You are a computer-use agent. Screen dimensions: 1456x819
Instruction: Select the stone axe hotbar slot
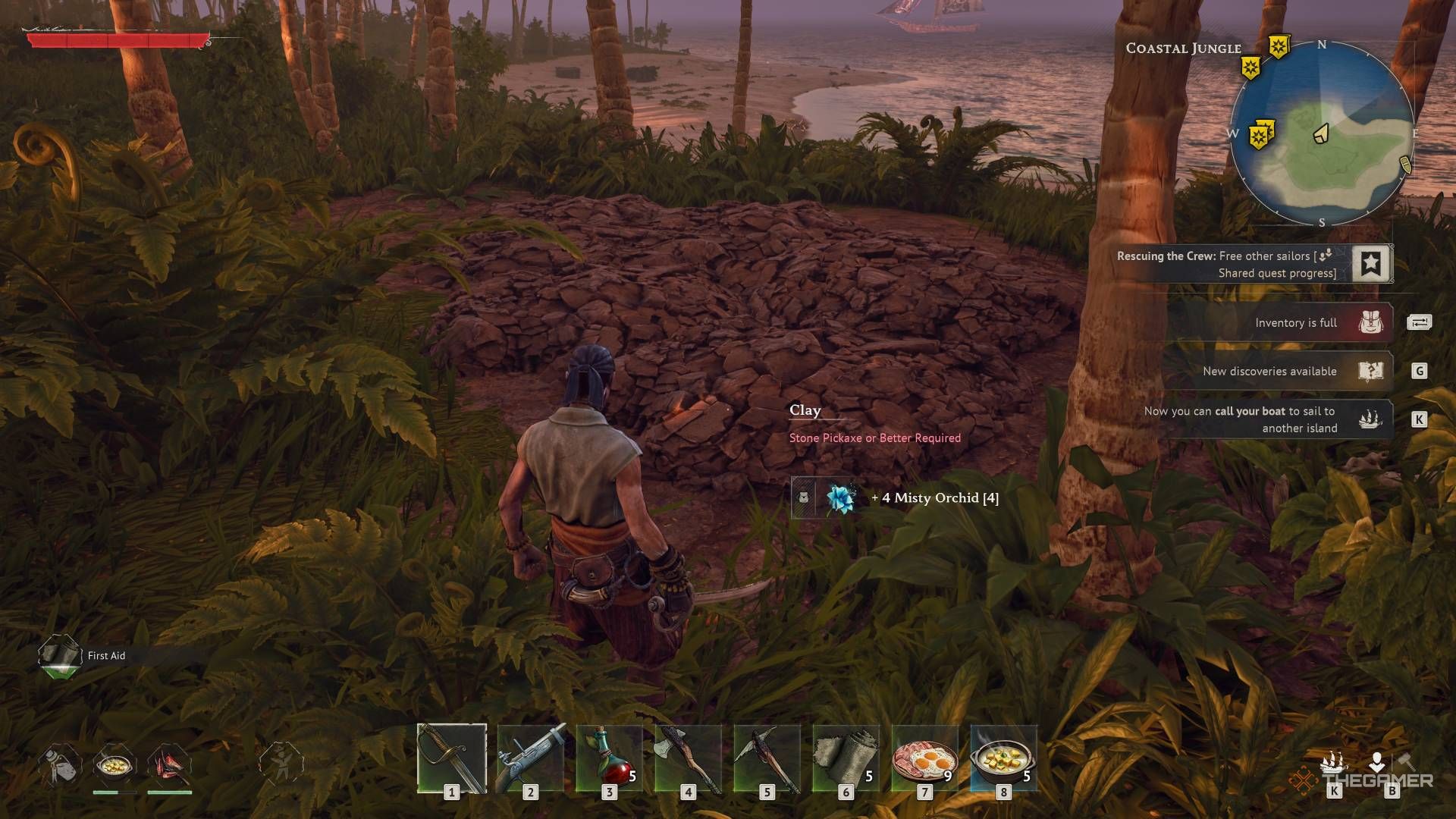coord(689,758)
